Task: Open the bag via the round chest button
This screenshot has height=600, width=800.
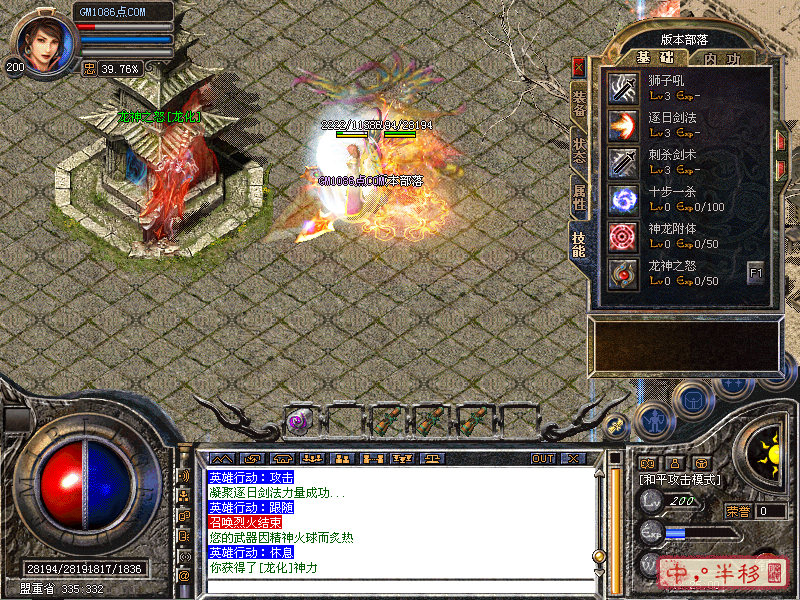Action: point(691,400)
